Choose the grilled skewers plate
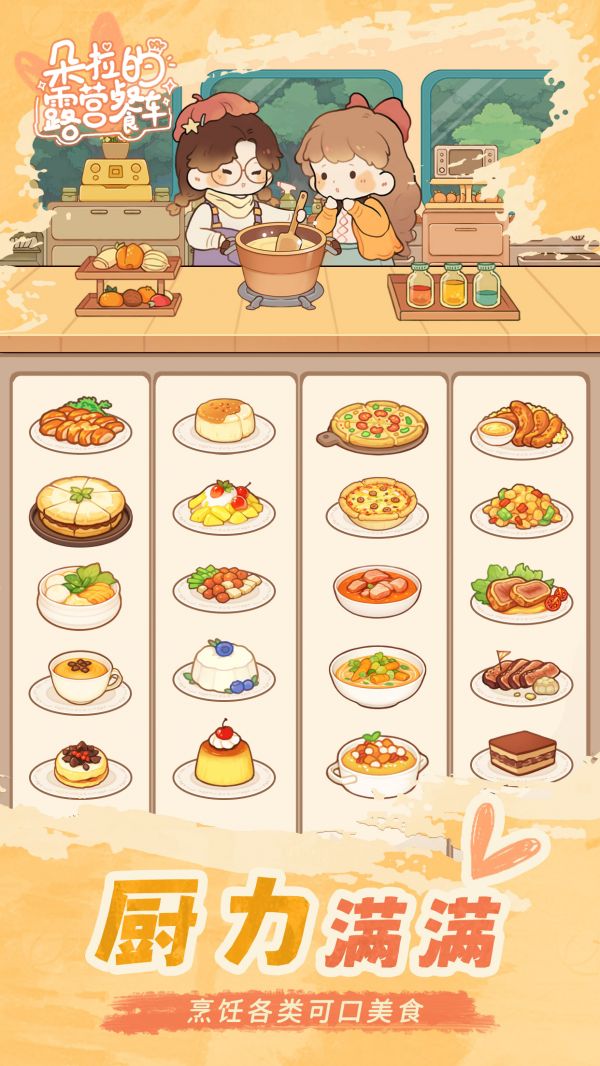This screenshot has height=1066, width=600. (224, 587)
